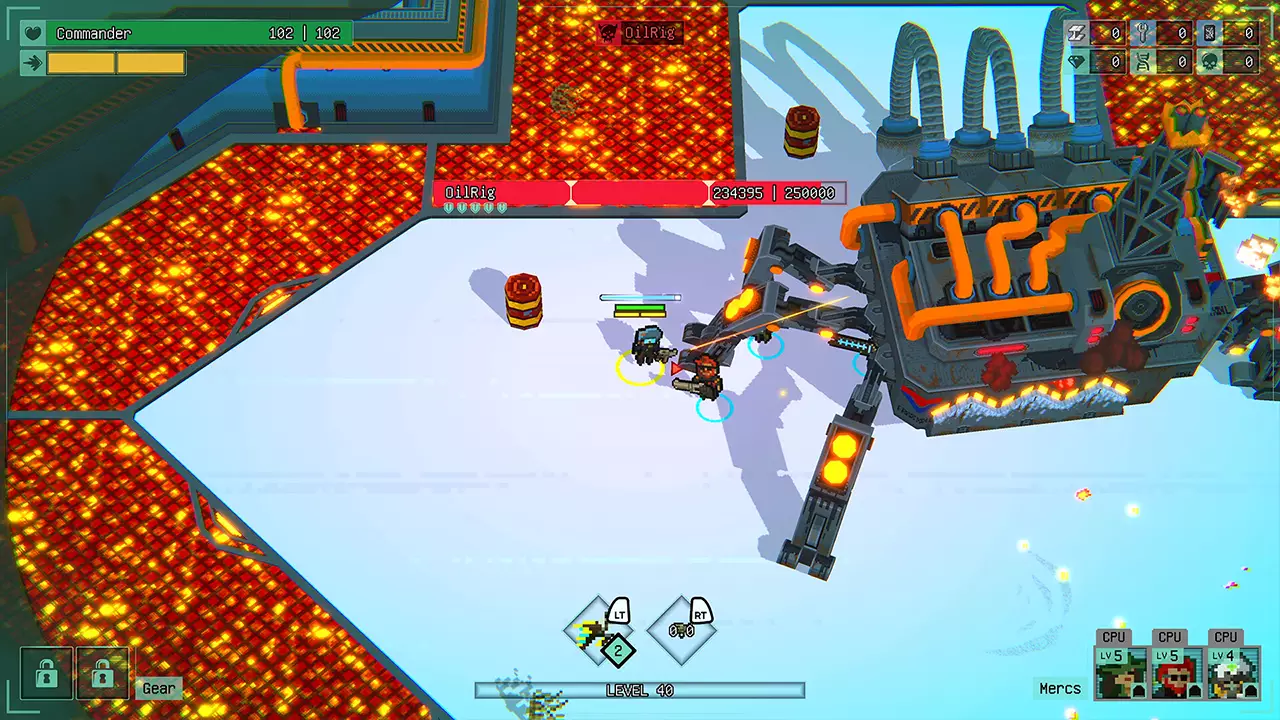The width and height of the screenshot is (1280, 720).
Task: Choose the red-haired merc with sunglasses
Action: tap(1177, 673)
